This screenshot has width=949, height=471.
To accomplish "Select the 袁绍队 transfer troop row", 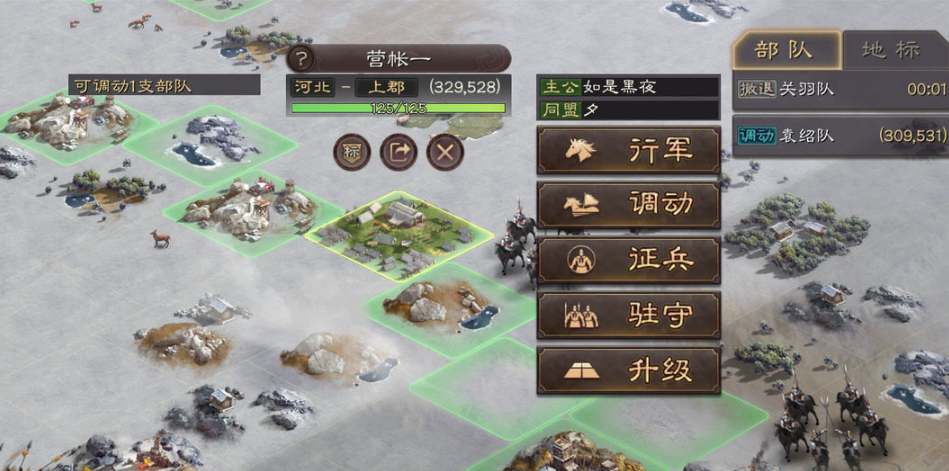I will pyautogui.click(x=840, y=134).
